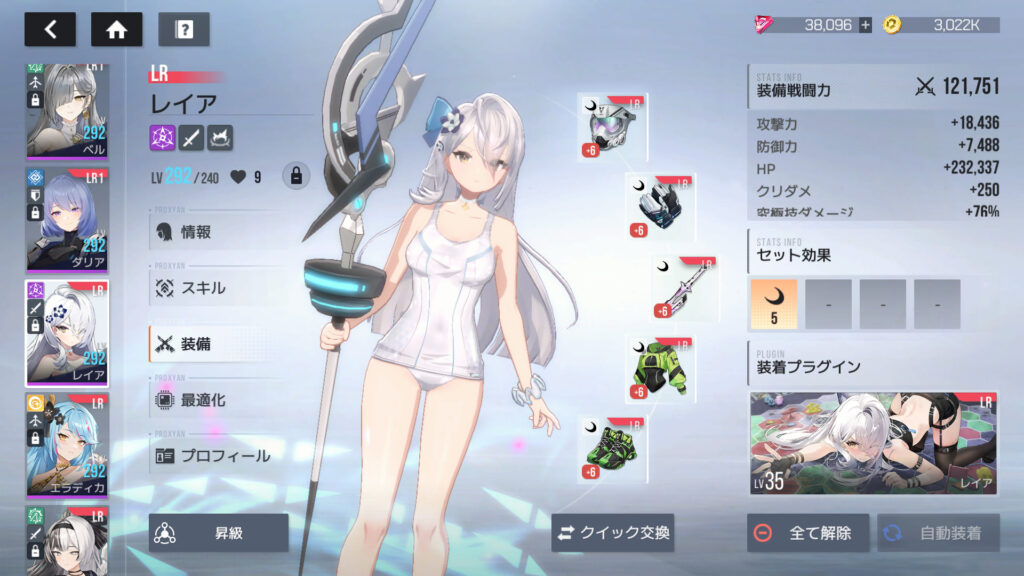The height and width of the screenshot is (576, 1024).
Task: Open the help guide button
Action: [184, 29]
